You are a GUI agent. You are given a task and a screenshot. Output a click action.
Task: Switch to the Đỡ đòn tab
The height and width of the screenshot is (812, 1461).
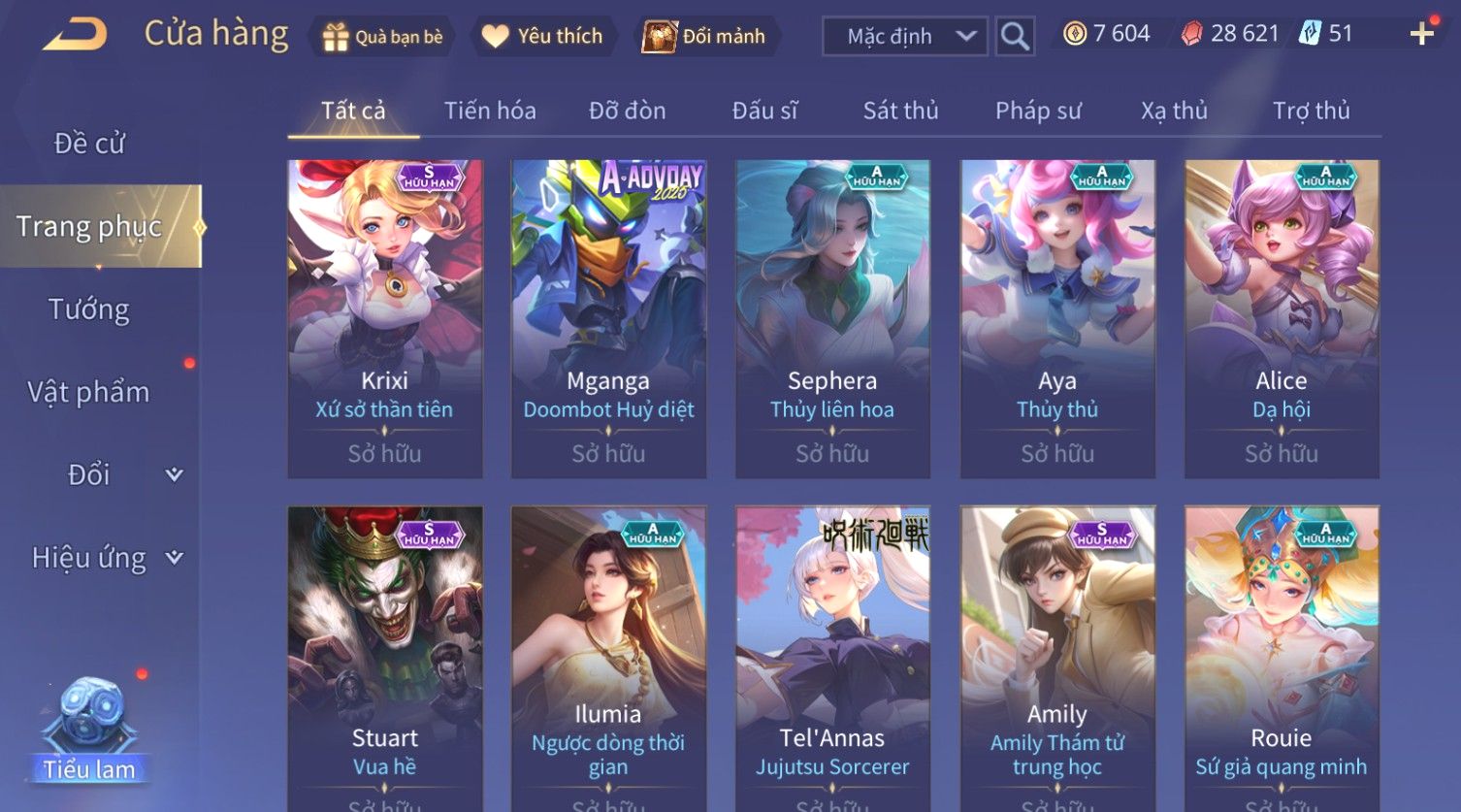pos(627,111)
